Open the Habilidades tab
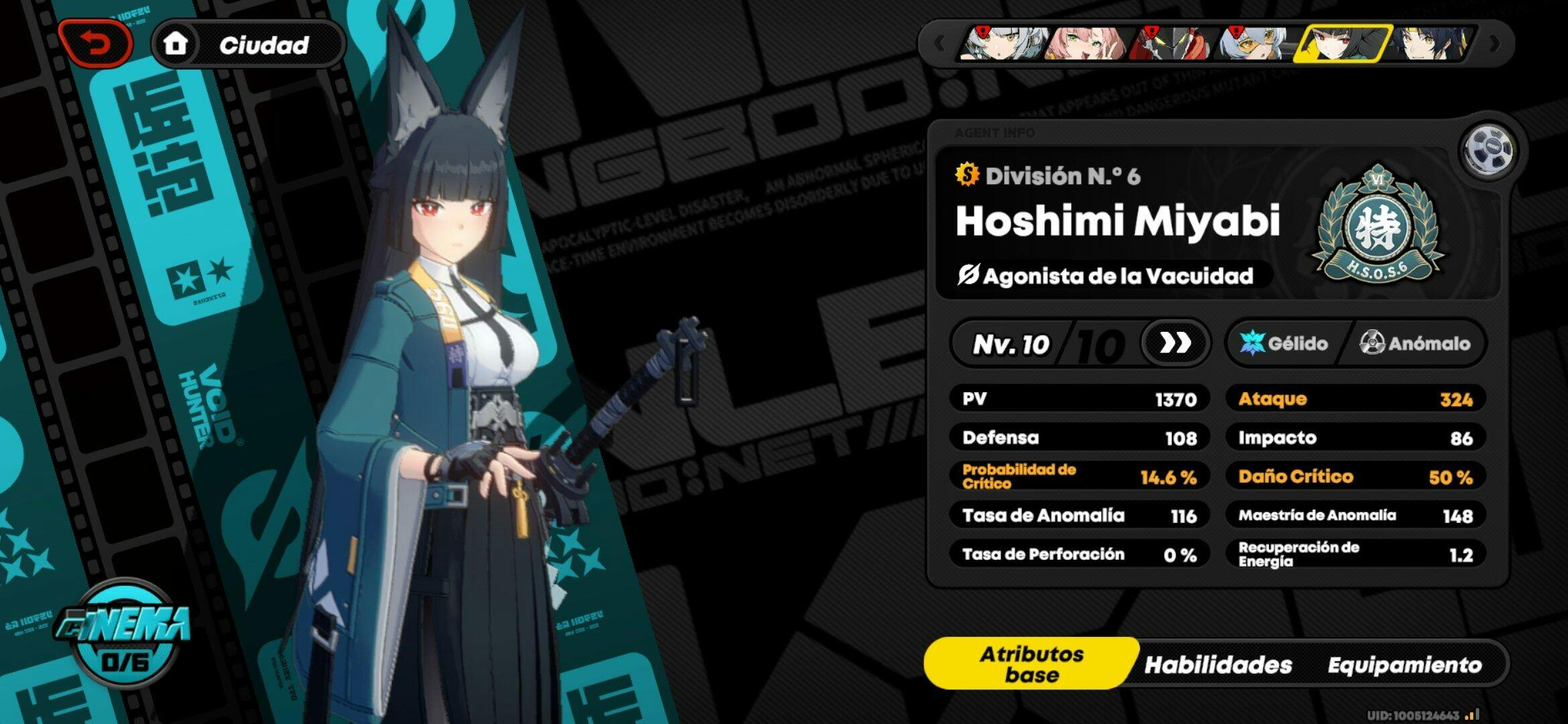The height and width of the screenshot is (724, 1568). 1218,664
